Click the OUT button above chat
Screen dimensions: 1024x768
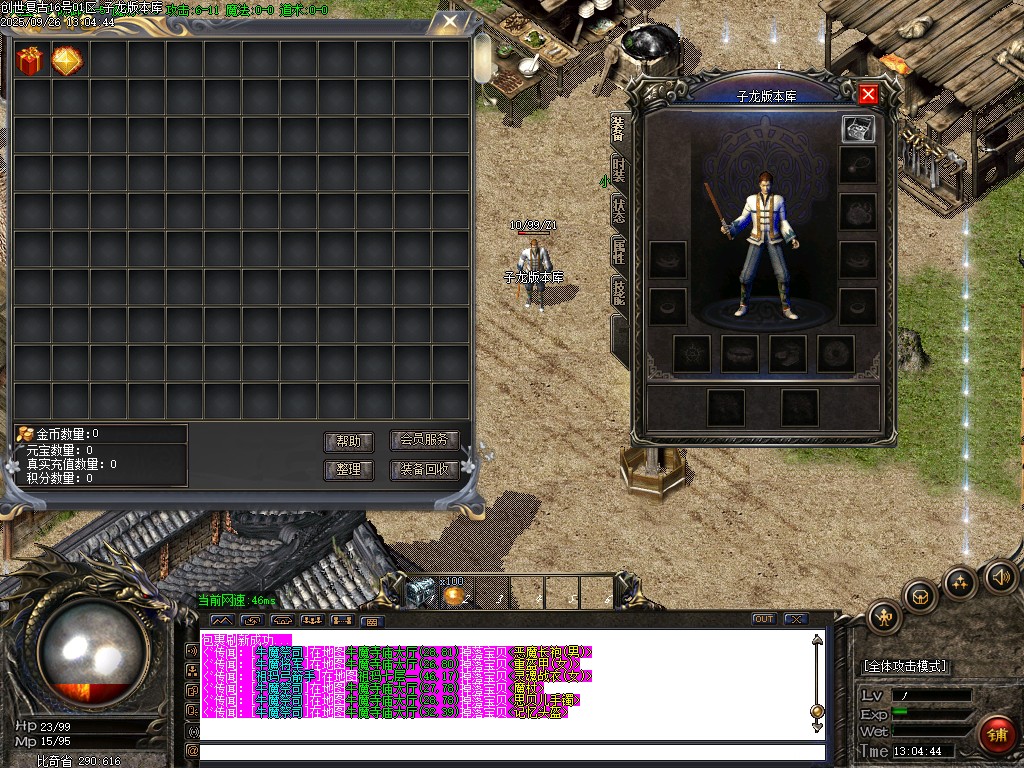coord(763,619)
